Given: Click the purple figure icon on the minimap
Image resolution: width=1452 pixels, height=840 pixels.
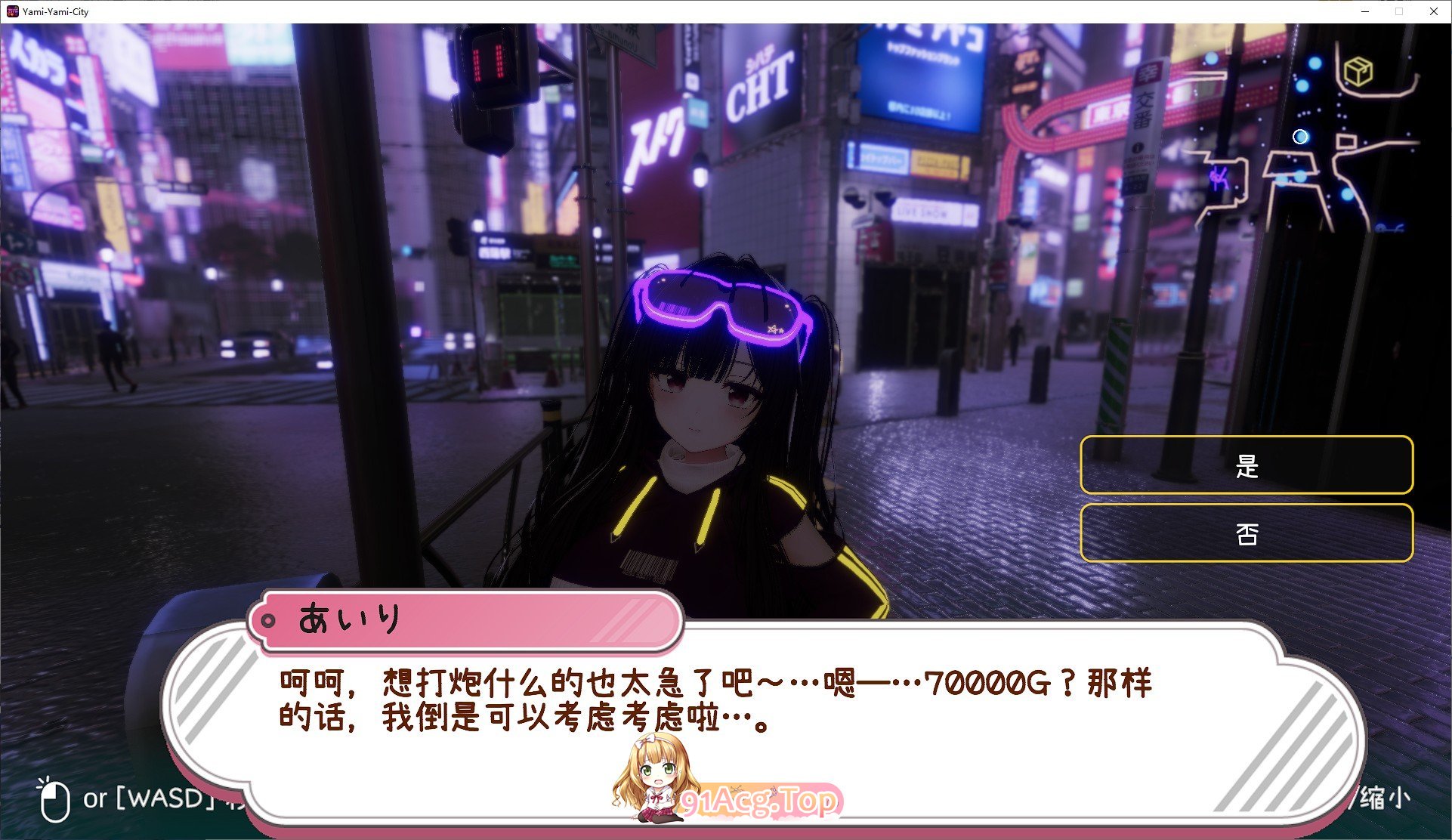Looking at the screenshot, I should [x=1219, y=180].
